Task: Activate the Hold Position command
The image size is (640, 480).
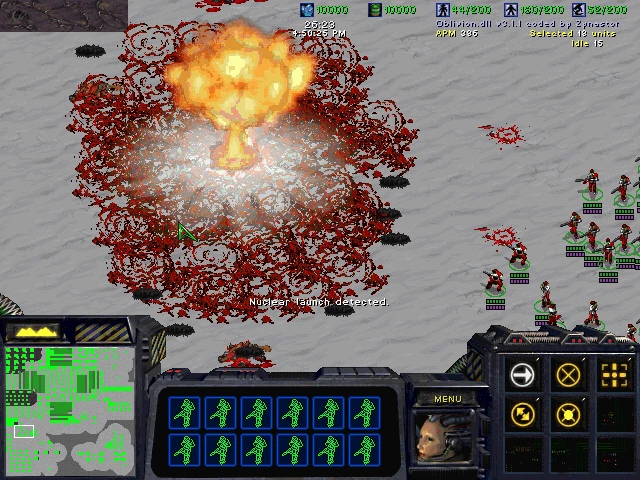Action: coord(568,413)
